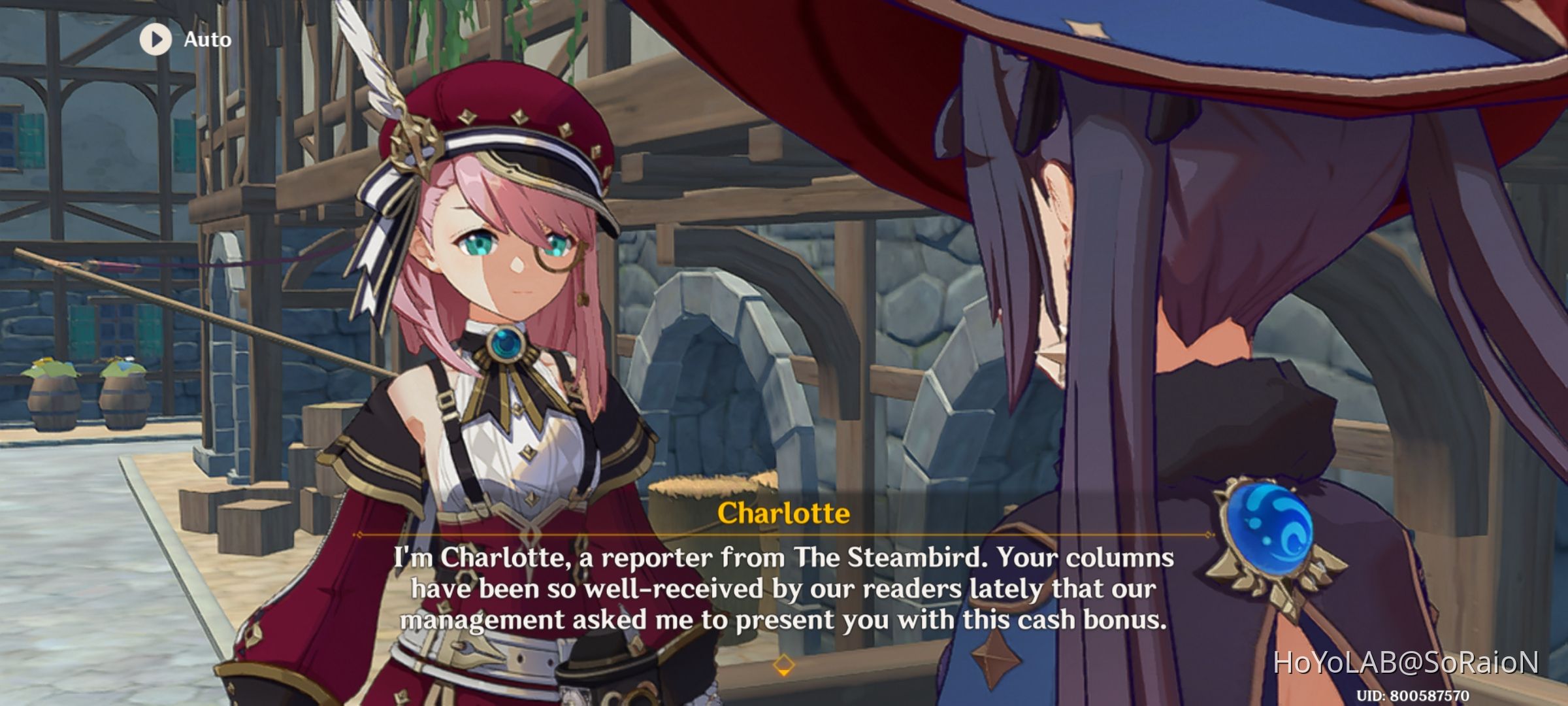Click the circular play icon next to Auto
The height and width of the screenshot is (706, 1568).
click(x=155, y=38)
